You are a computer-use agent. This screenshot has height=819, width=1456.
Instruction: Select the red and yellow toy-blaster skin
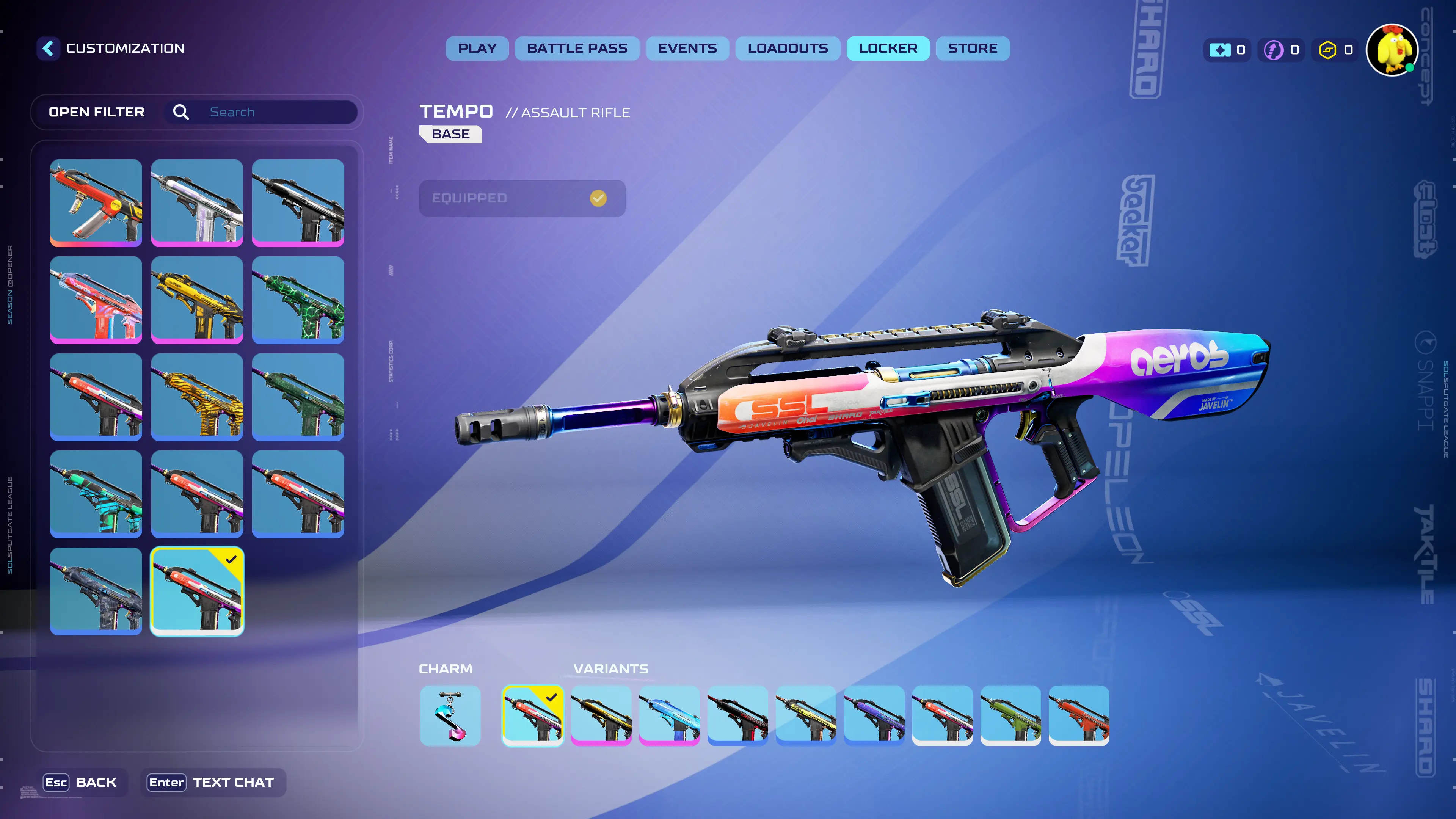pyautogui.click(x=96, y=202)
